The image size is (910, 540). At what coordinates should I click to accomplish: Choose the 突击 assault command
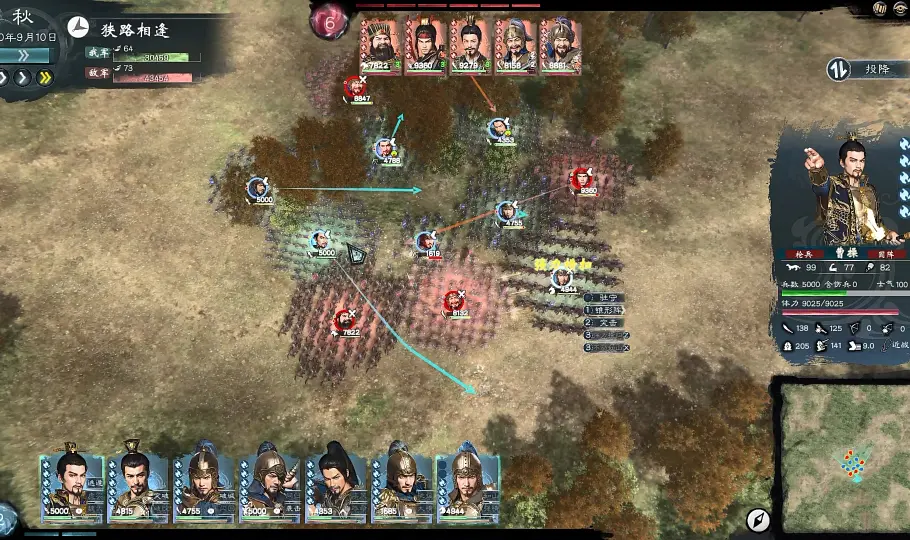click(x=609, y=323)
